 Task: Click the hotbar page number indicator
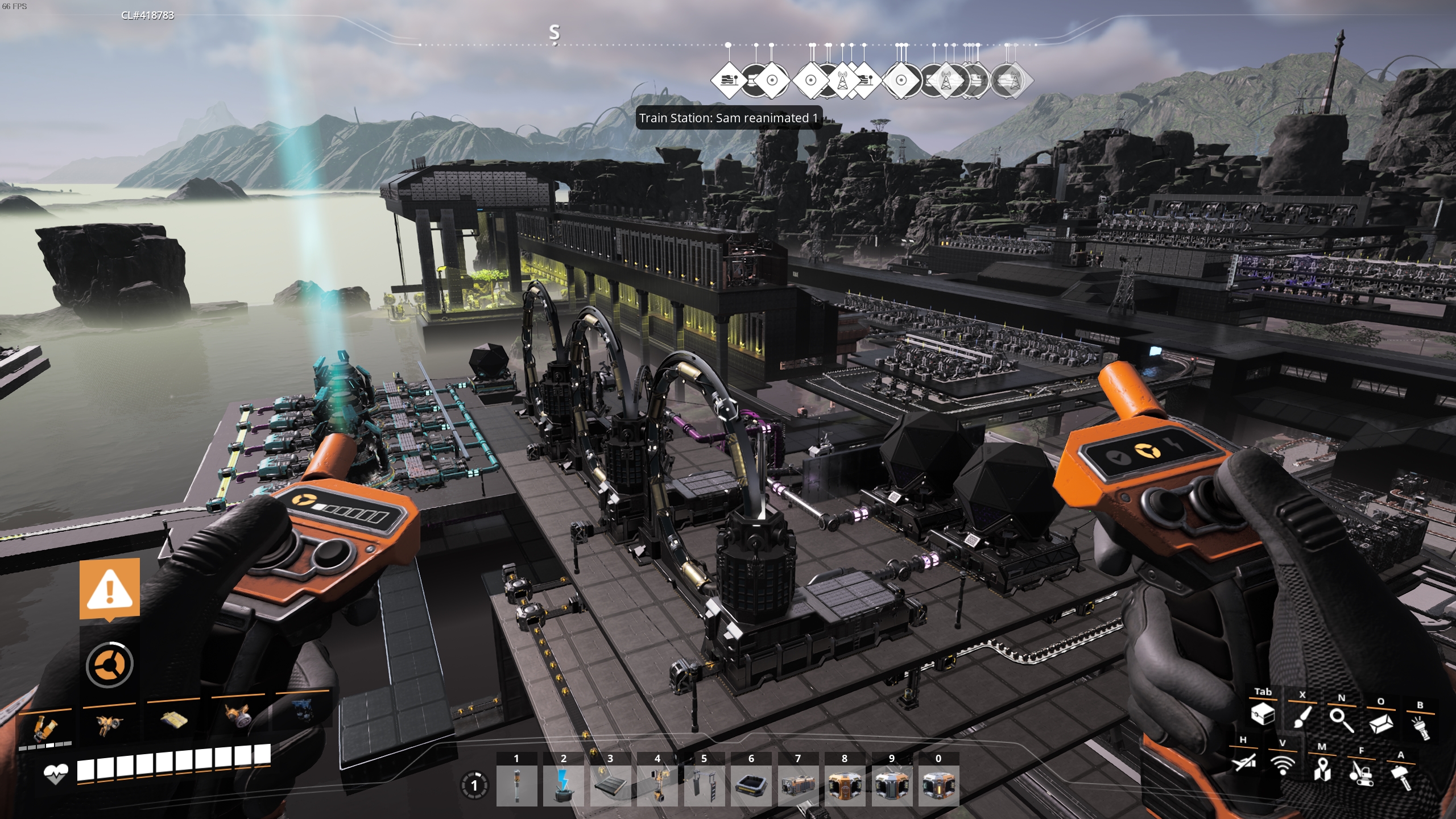pos(474,786)
